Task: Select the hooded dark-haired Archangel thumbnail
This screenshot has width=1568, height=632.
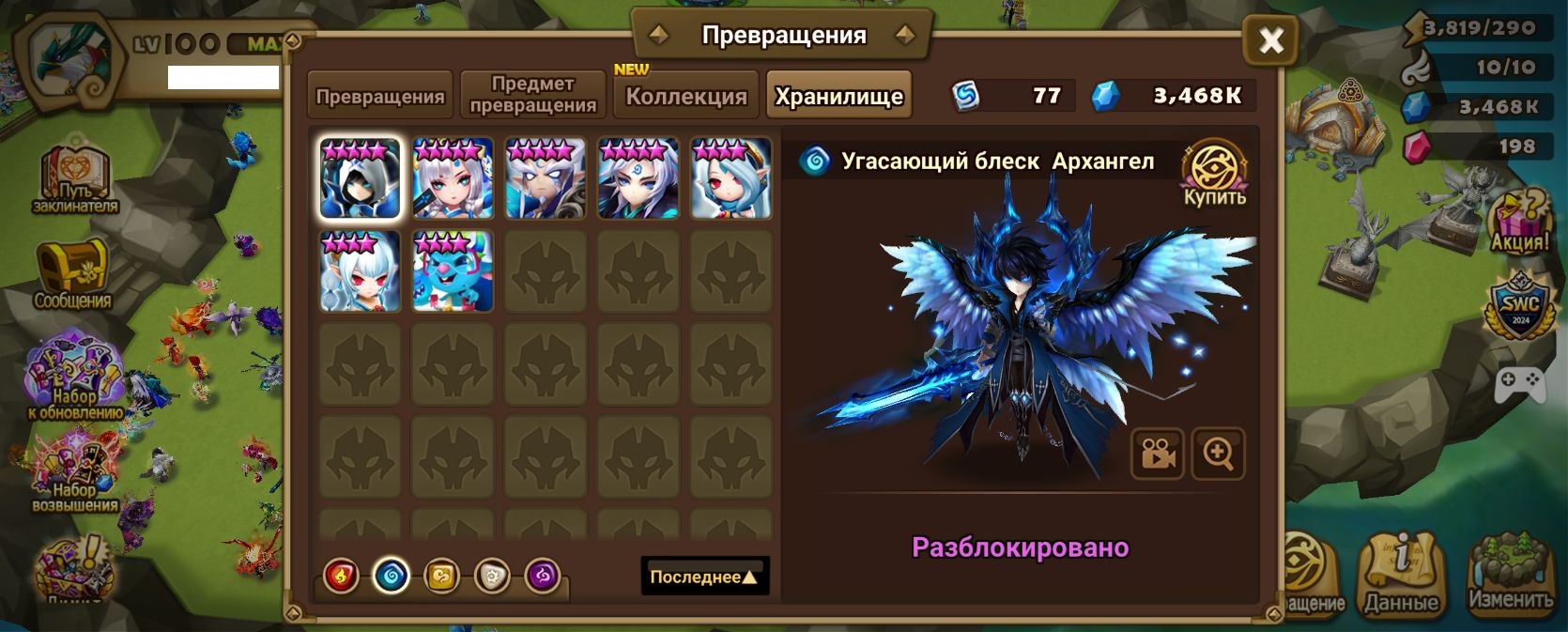Action: pyautogui.click(x=361, y=178)
